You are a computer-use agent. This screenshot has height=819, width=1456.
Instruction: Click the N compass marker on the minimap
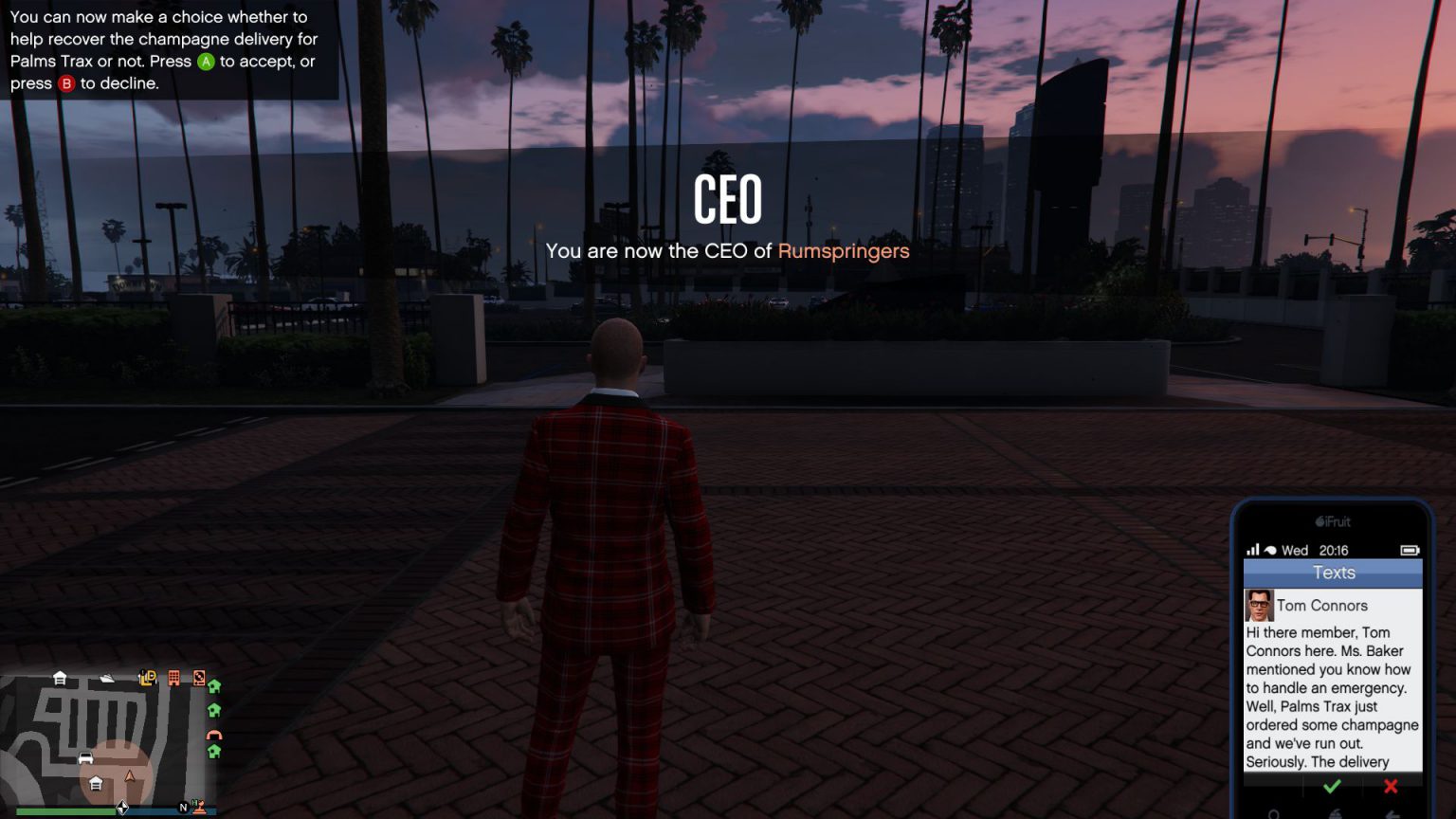pos(184,807)
